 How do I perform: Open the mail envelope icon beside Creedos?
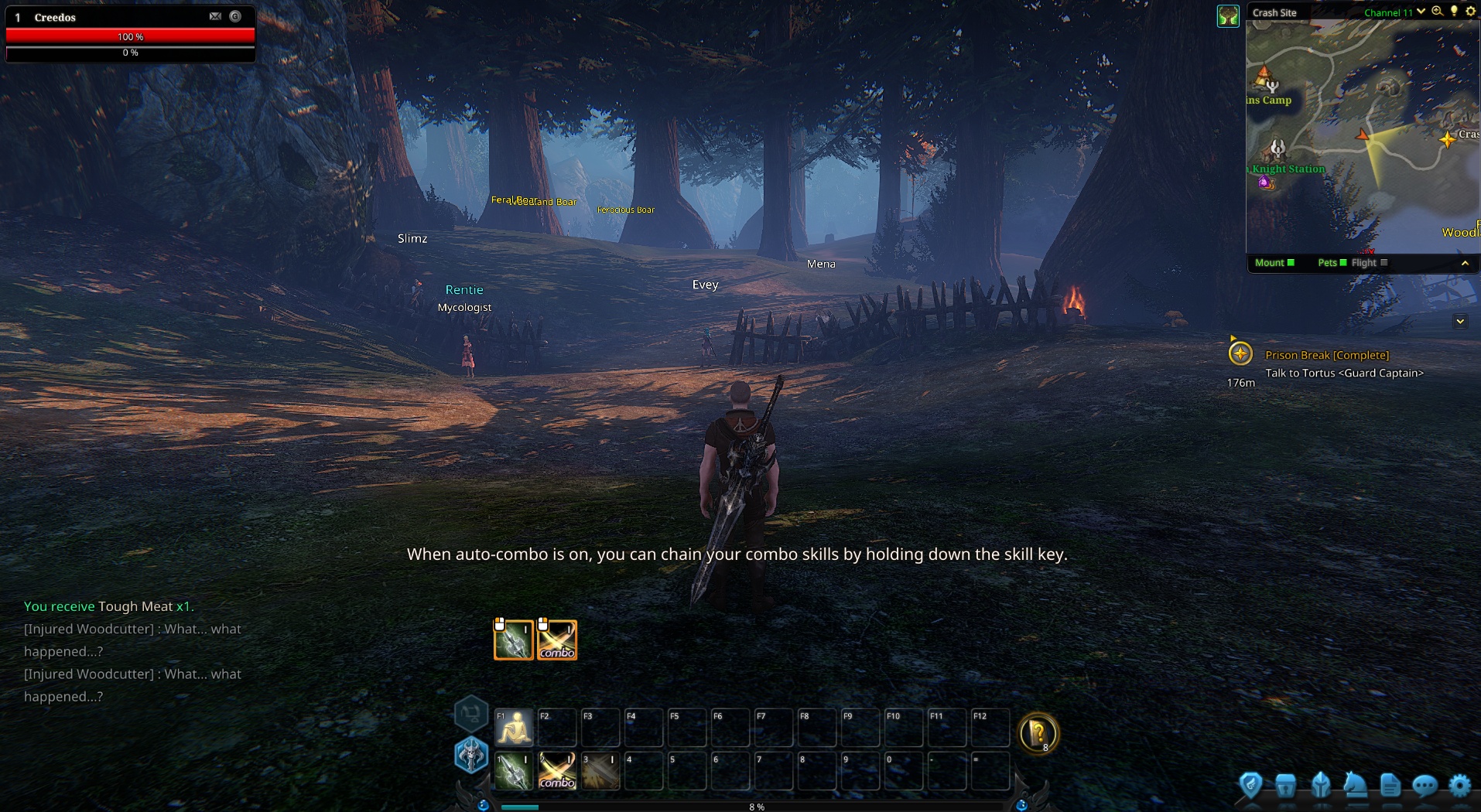215,16
